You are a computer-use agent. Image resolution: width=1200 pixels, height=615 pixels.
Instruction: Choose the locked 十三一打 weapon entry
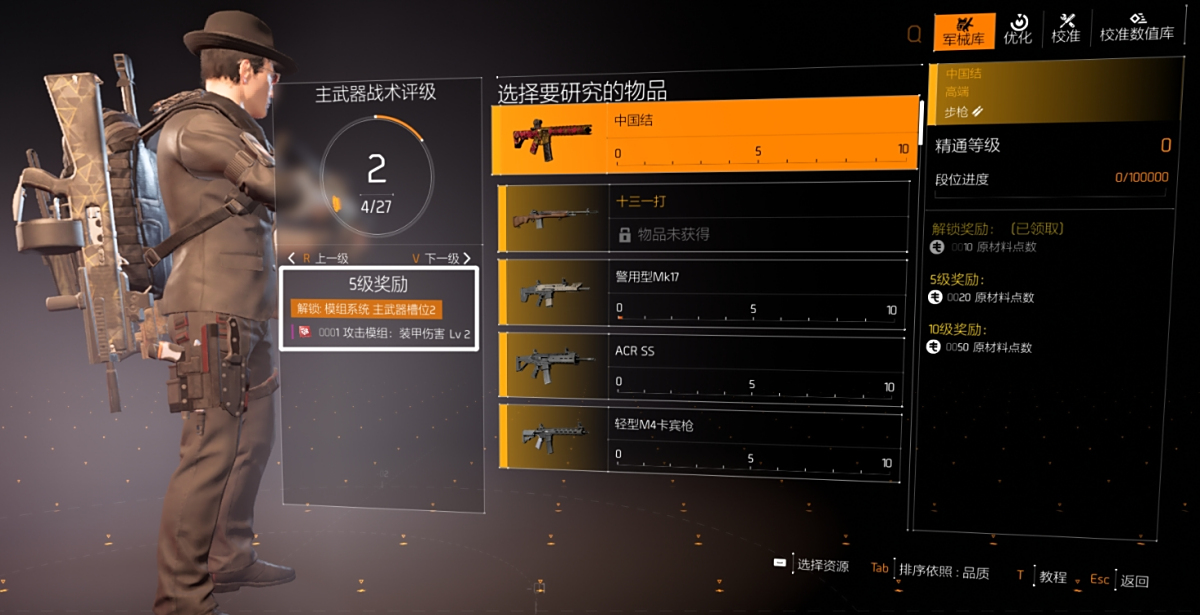[x=705, y=217]
